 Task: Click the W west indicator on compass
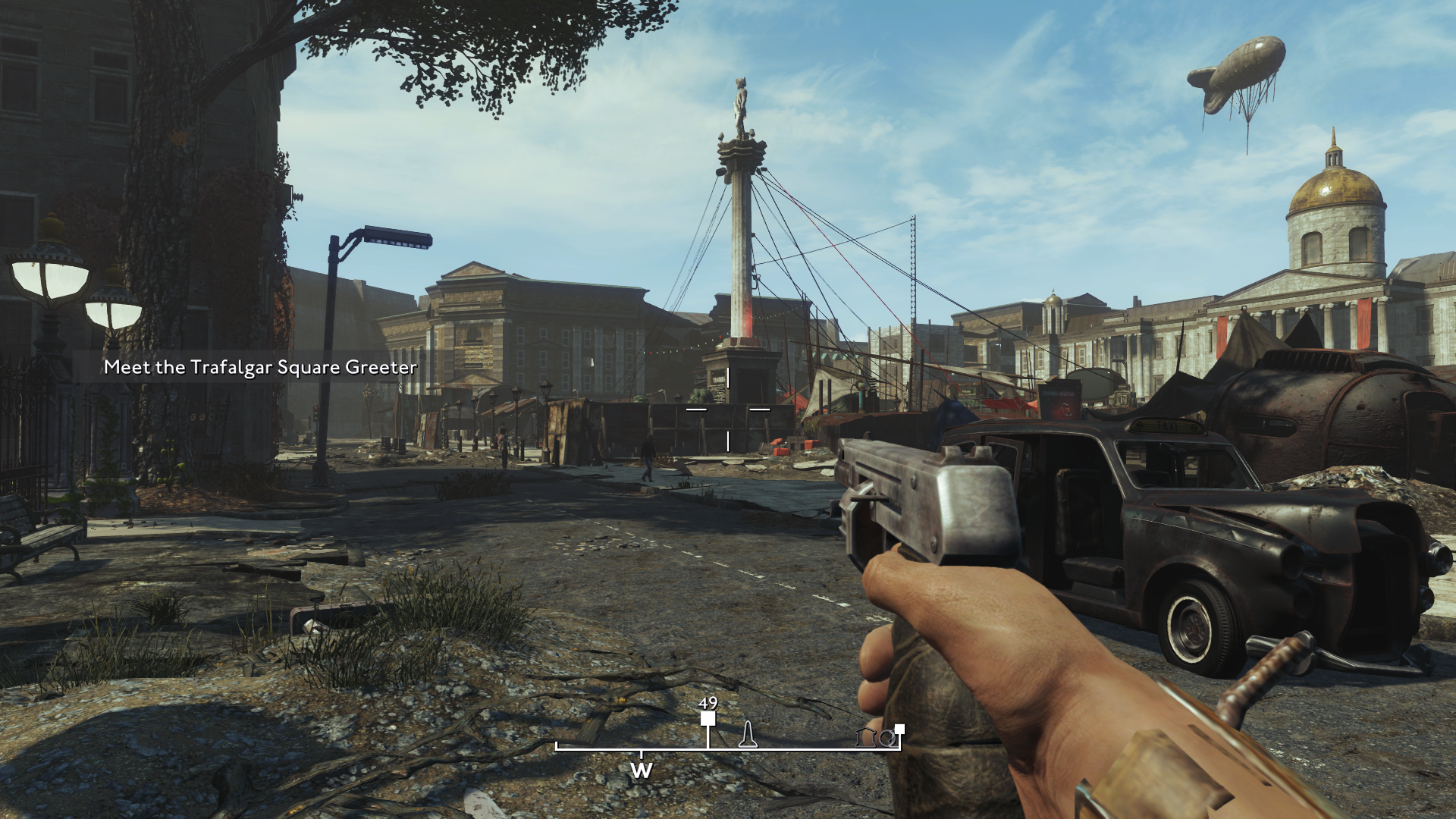(641, 770)
